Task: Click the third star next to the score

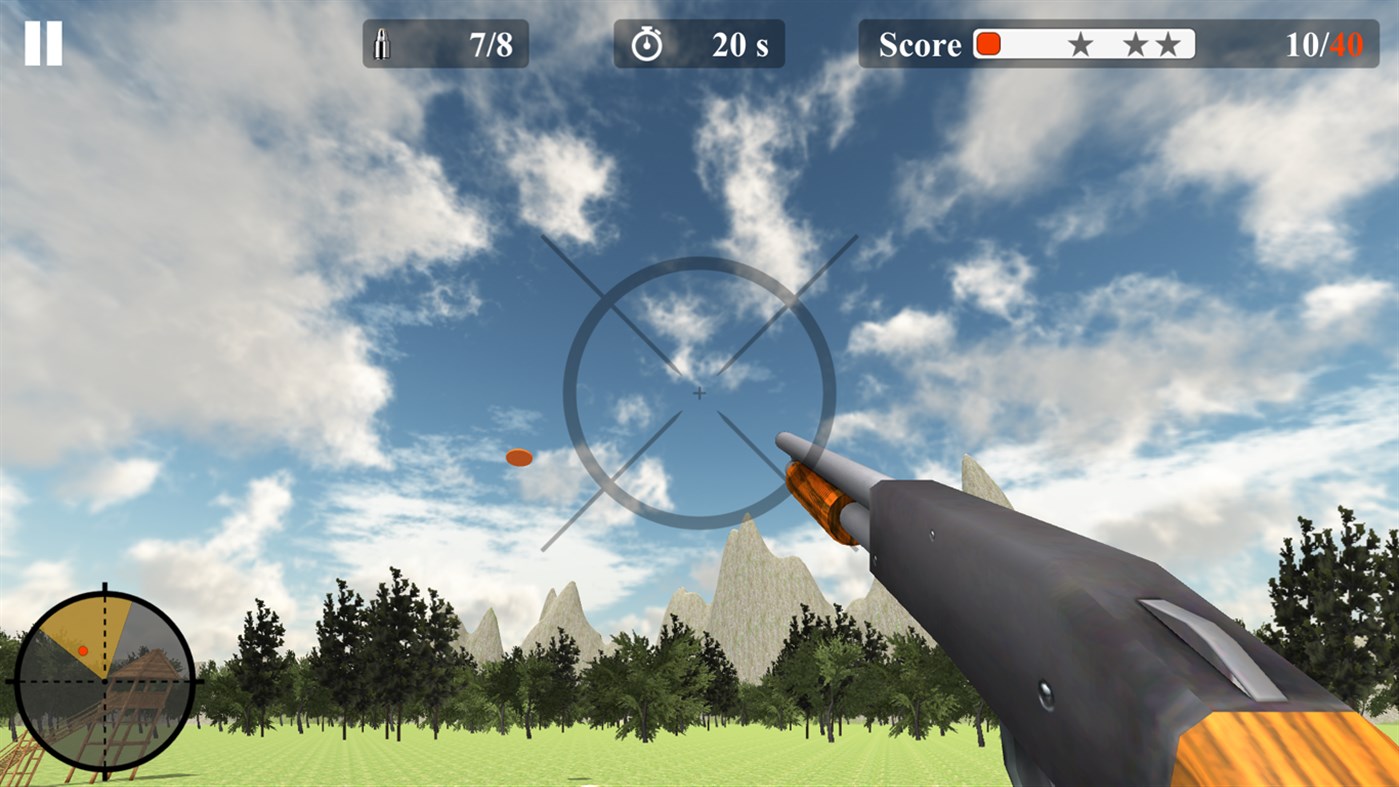Action: coord(1170,43)
